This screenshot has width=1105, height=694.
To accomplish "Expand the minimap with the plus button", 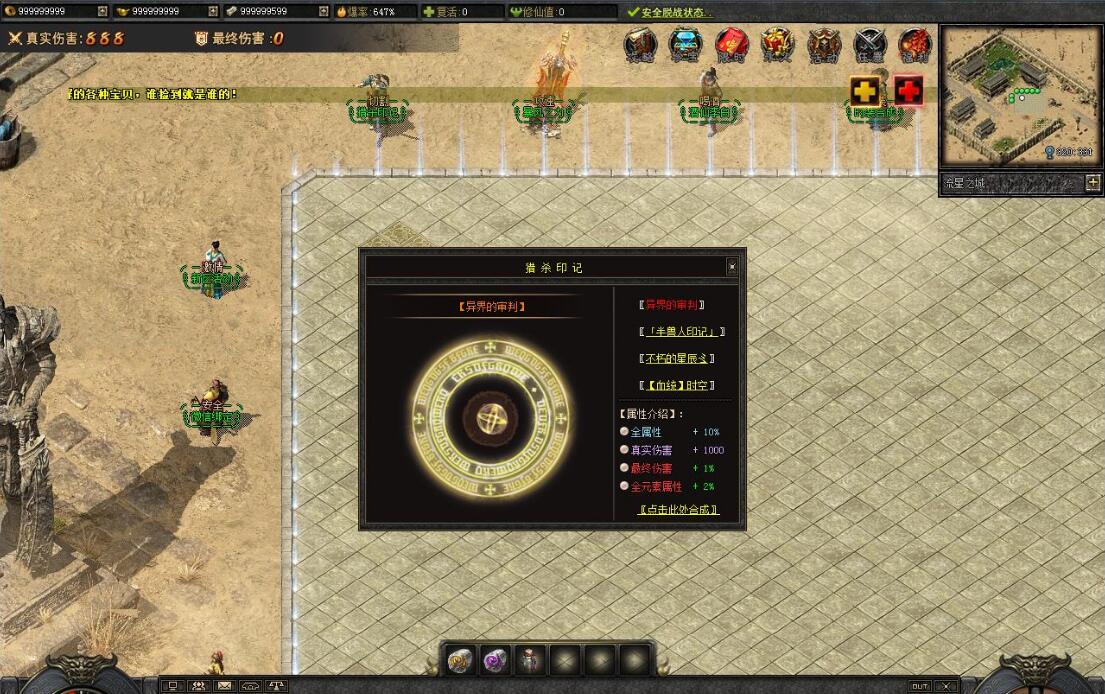I will coord(1092,183).
